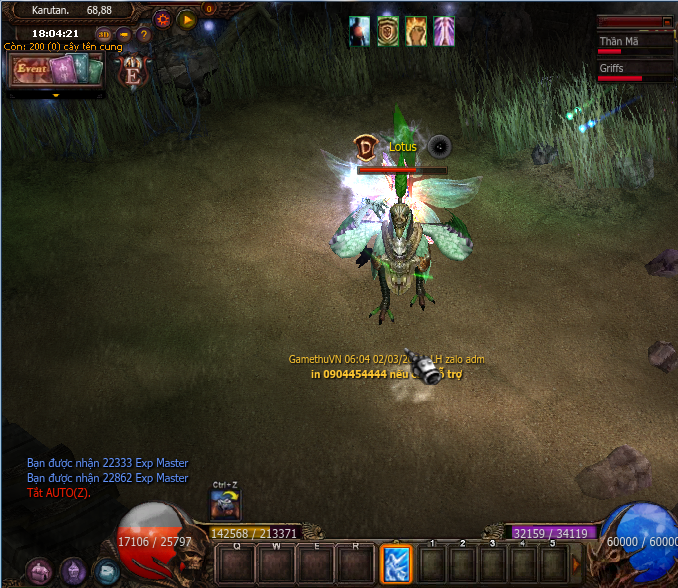Click the orange play arrow button
678x588 pixels.
(x=186, y=19)
